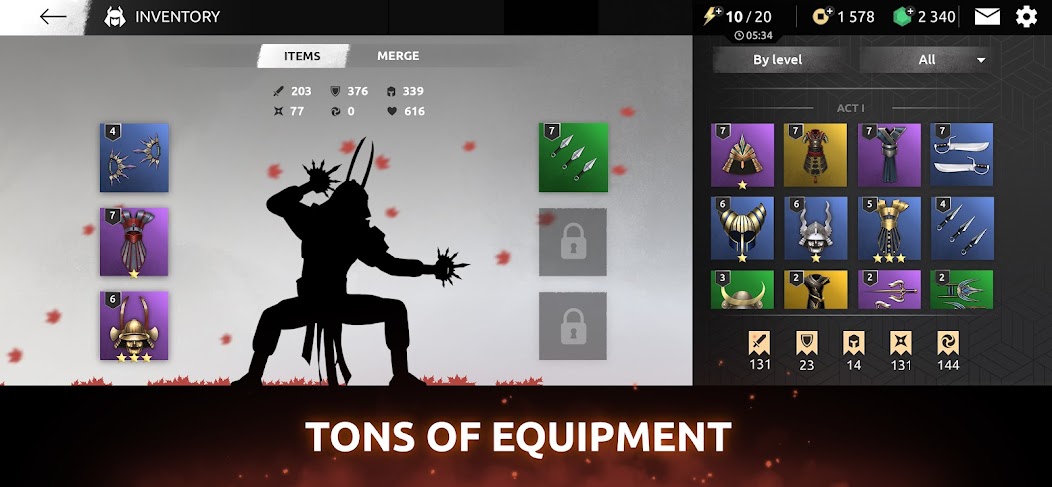This screenshot has height=487, width=1052.
Task: Choose the level 7 twin sabers
Action: pyautogui.click(x=961, y=155)
